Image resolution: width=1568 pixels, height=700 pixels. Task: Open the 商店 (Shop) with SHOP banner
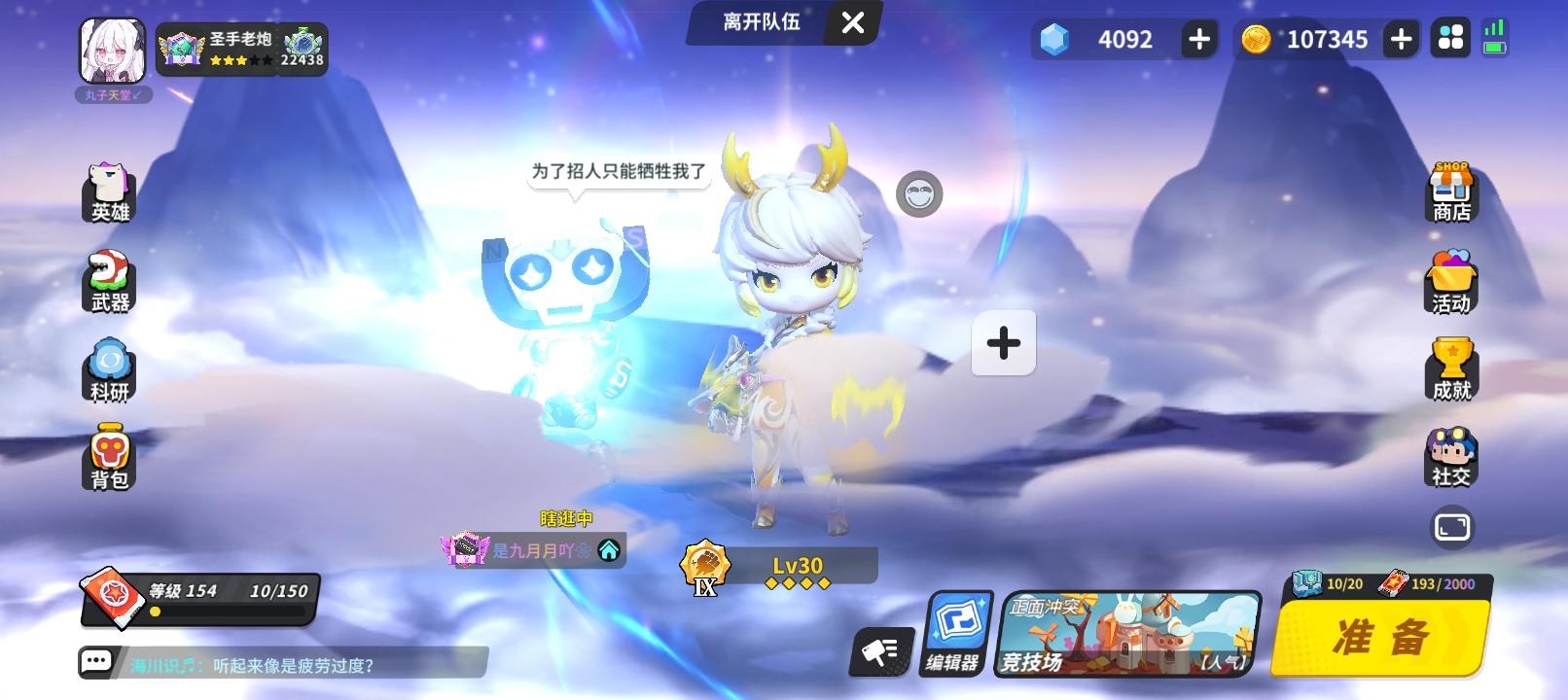(1450, 193)
